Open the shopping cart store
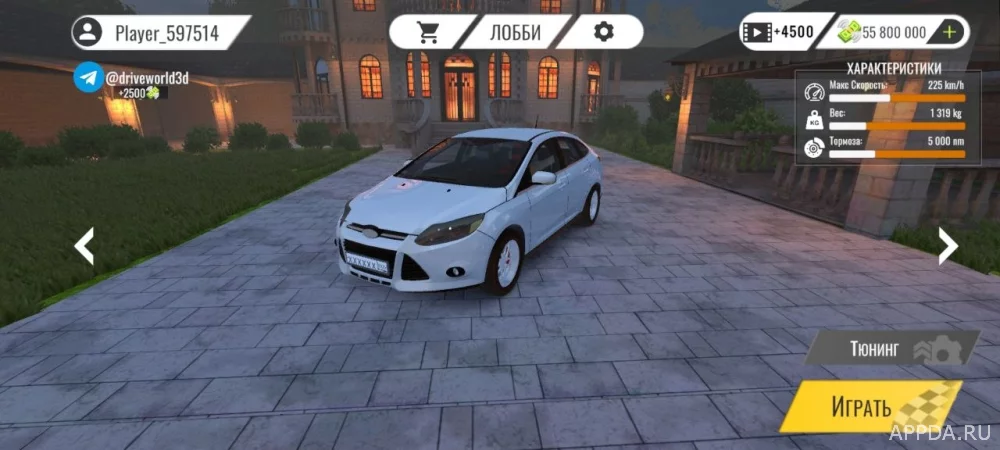The image size is (1000, 450). click(429, 32)
